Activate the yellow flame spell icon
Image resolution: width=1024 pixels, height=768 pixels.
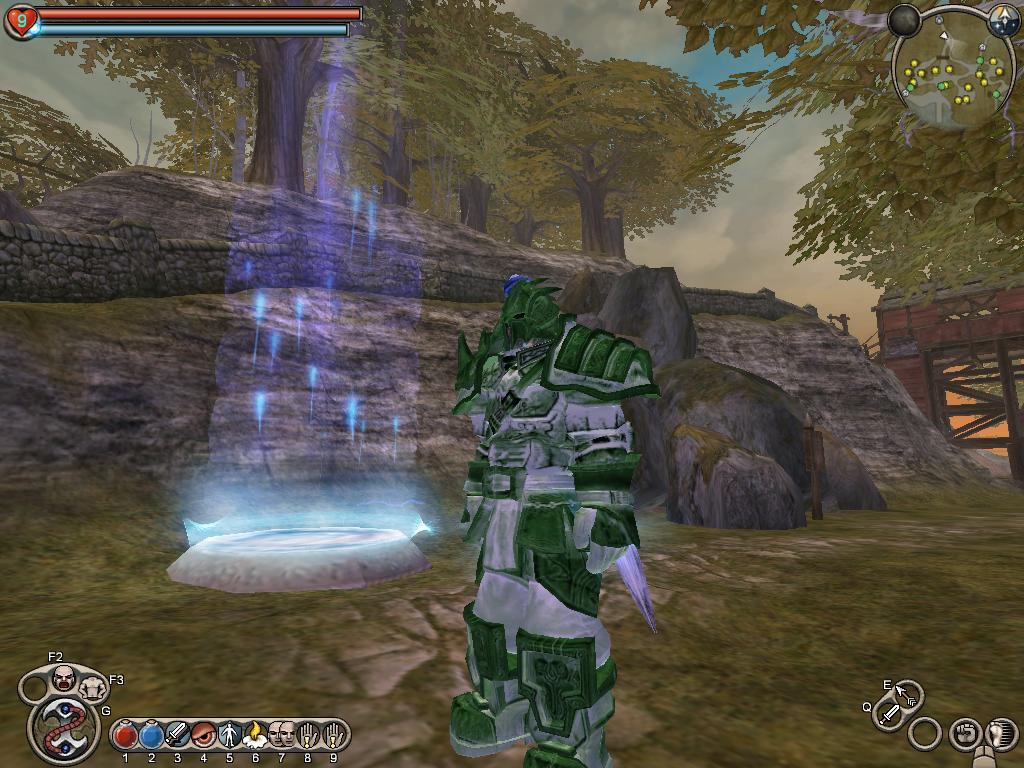point(254,736)
